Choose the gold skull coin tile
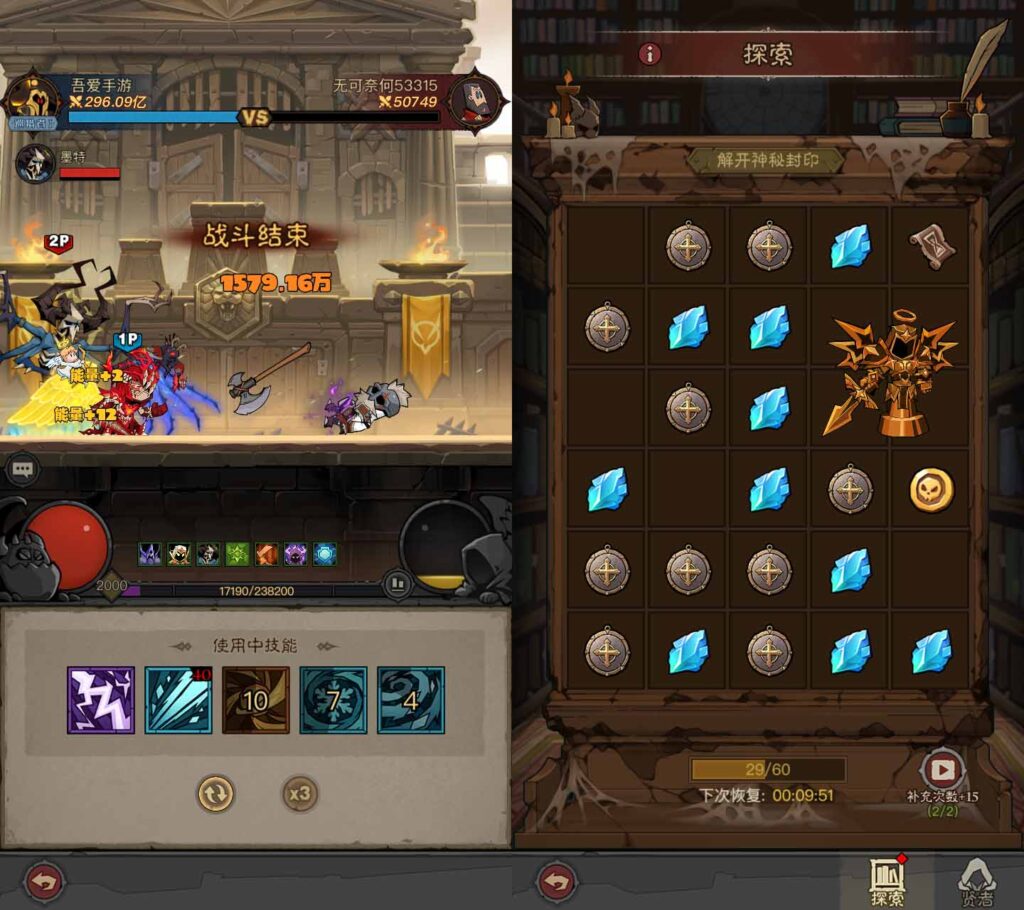The image size is (1024, 910). point(931,490)
